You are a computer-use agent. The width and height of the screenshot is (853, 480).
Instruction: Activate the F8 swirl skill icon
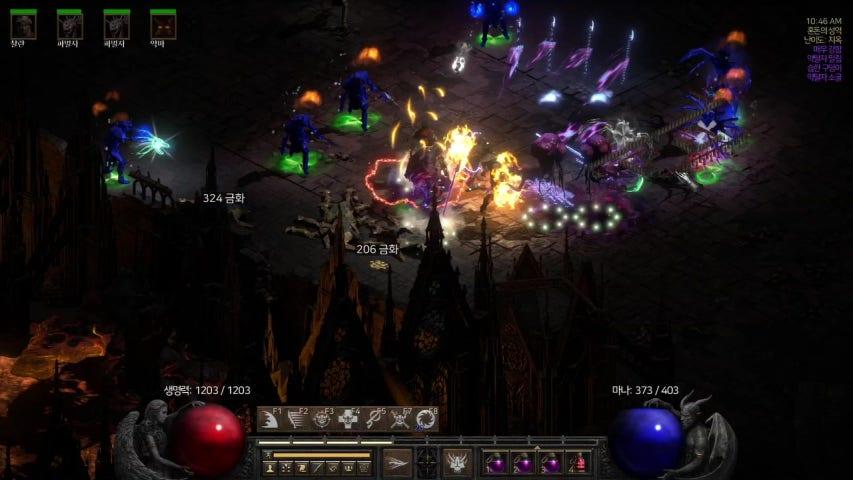[x=426, y=420]
